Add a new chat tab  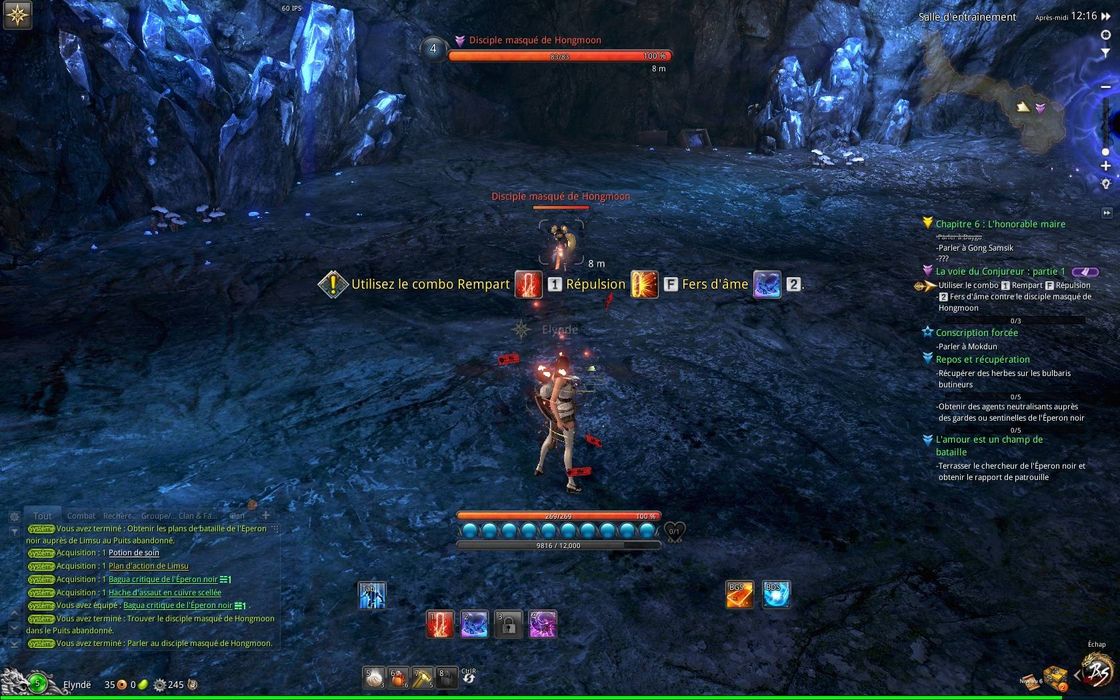coord(266,515)
